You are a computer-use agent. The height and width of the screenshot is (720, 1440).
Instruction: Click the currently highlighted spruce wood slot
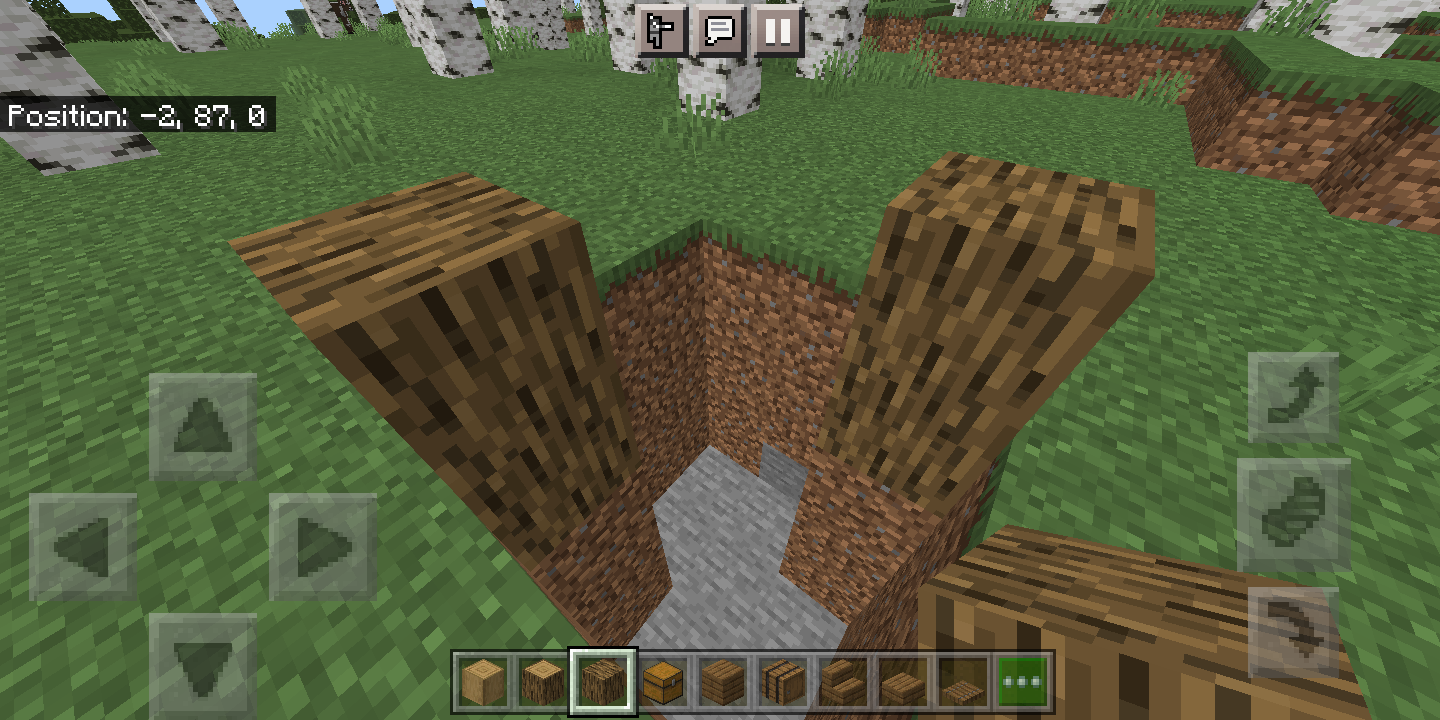tap(601, 683)
